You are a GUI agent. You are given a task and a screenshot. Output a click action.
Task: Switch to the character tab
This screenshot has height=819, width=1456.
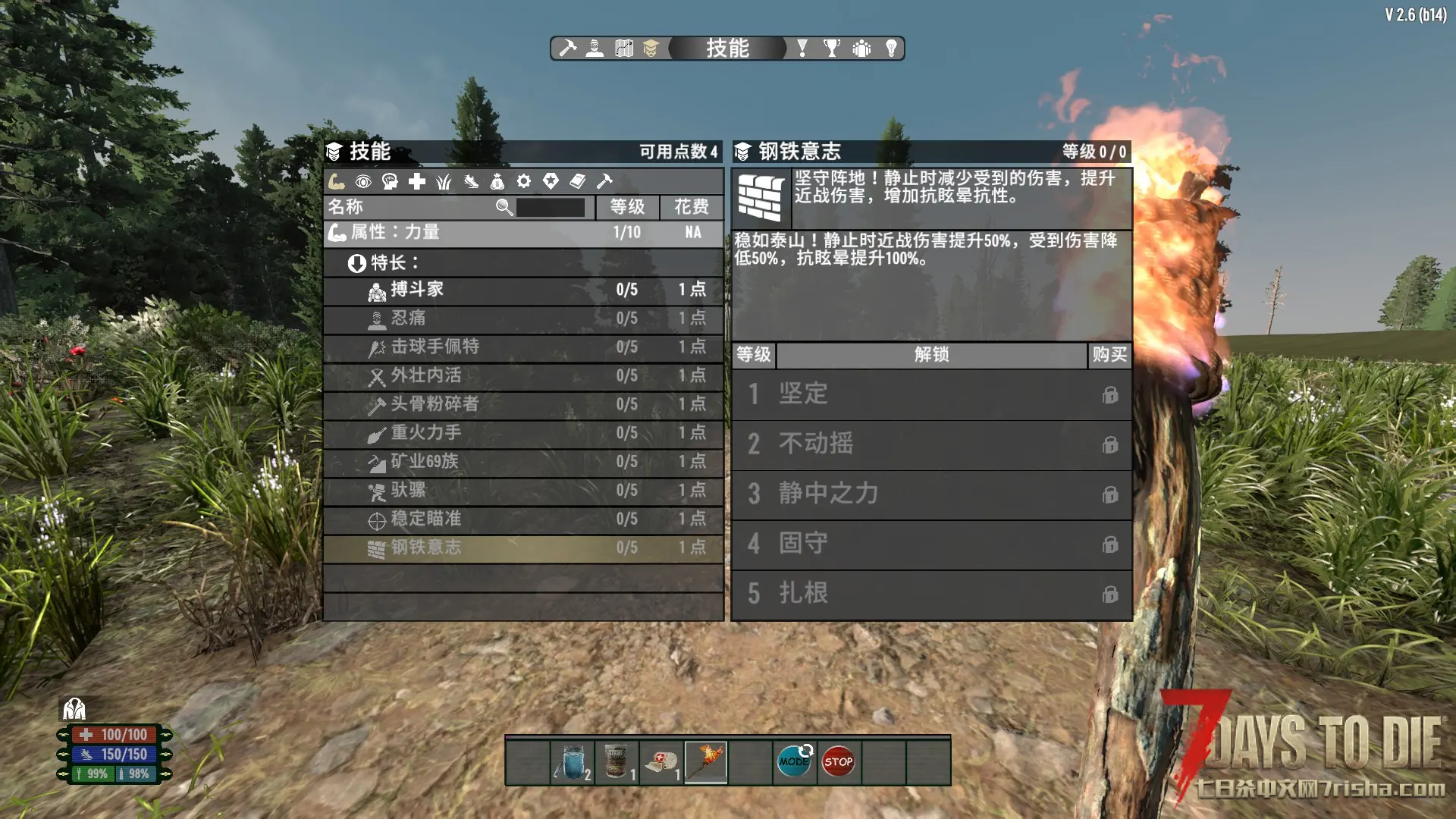coord(595,49)
